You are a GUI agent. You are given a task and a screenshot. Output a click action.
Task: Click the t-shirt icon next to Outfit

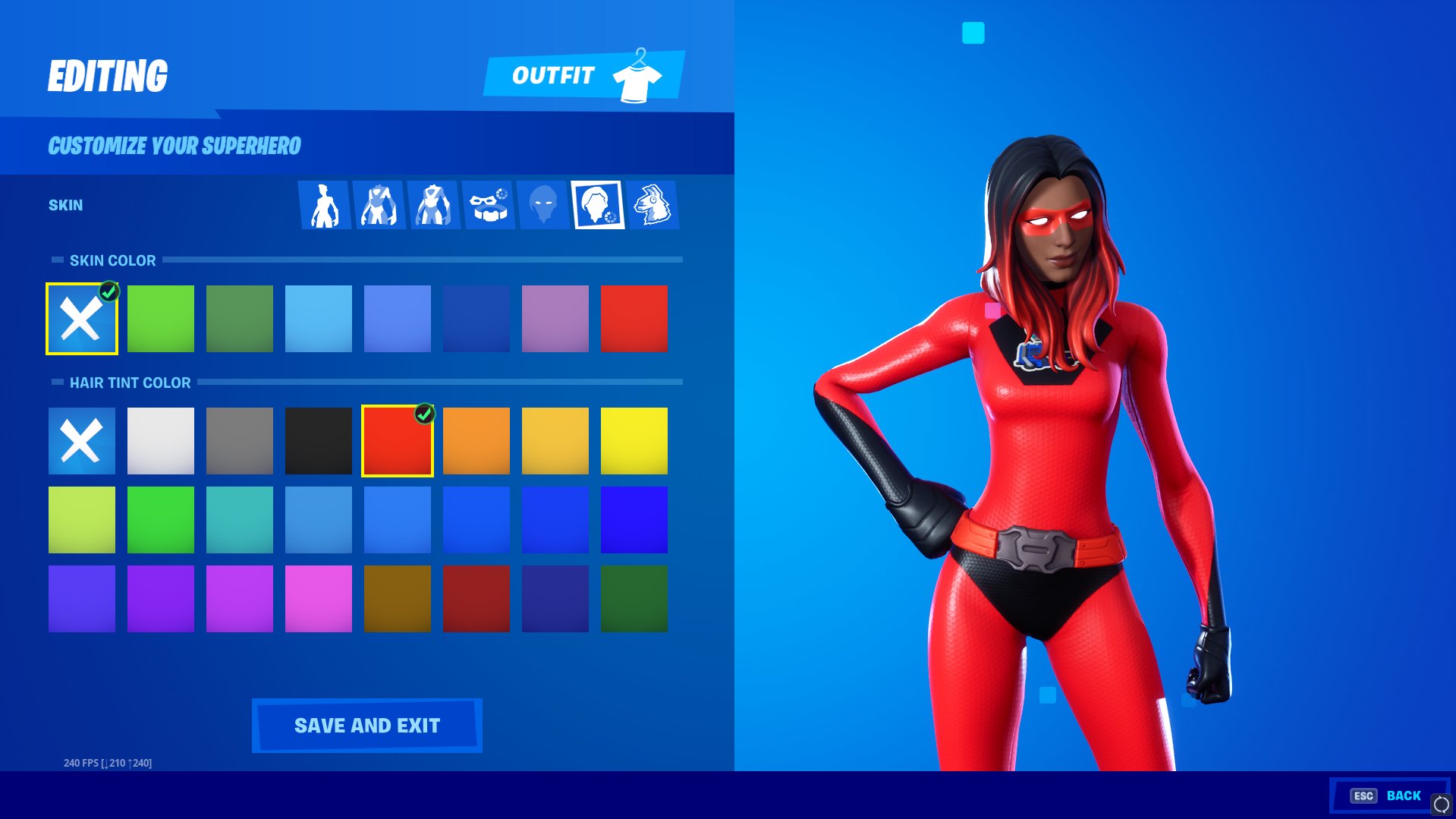[637, 75]
